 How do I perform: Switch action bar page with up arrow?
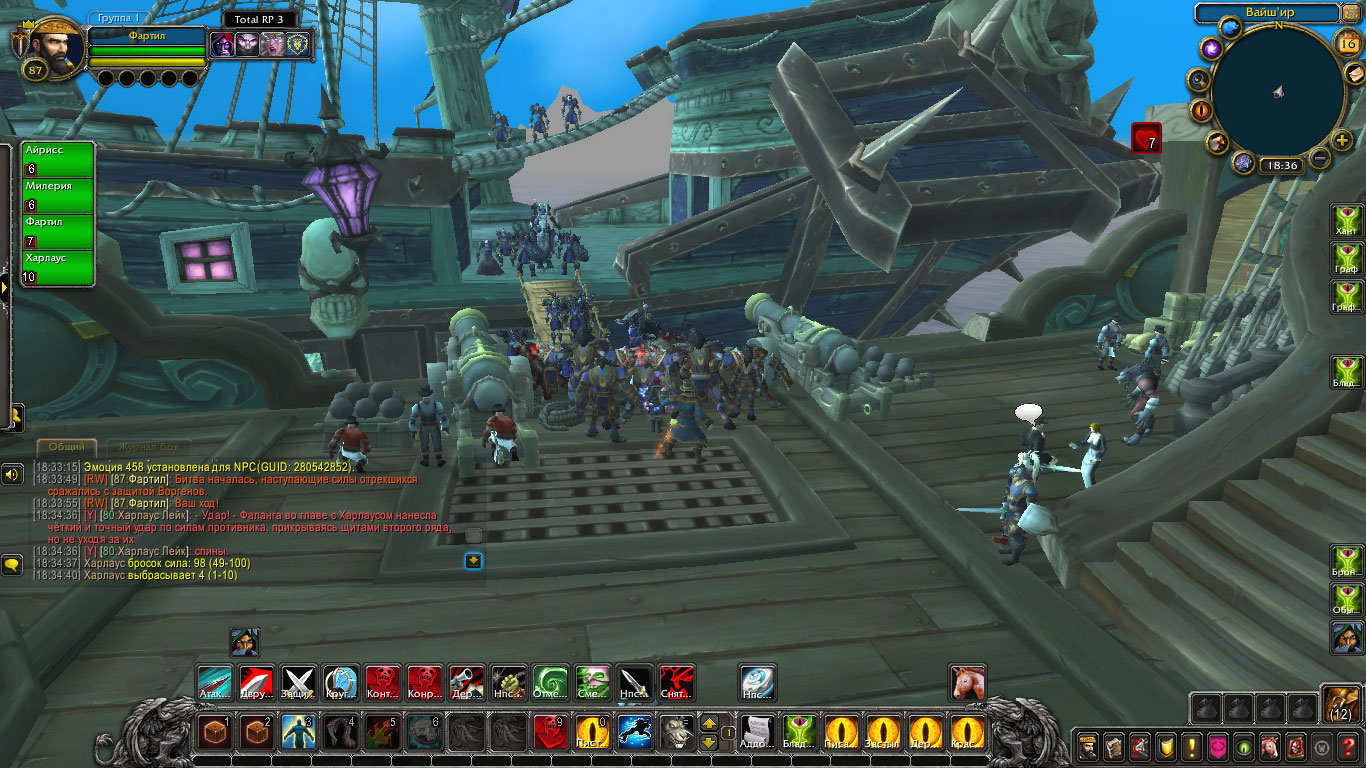708,723
